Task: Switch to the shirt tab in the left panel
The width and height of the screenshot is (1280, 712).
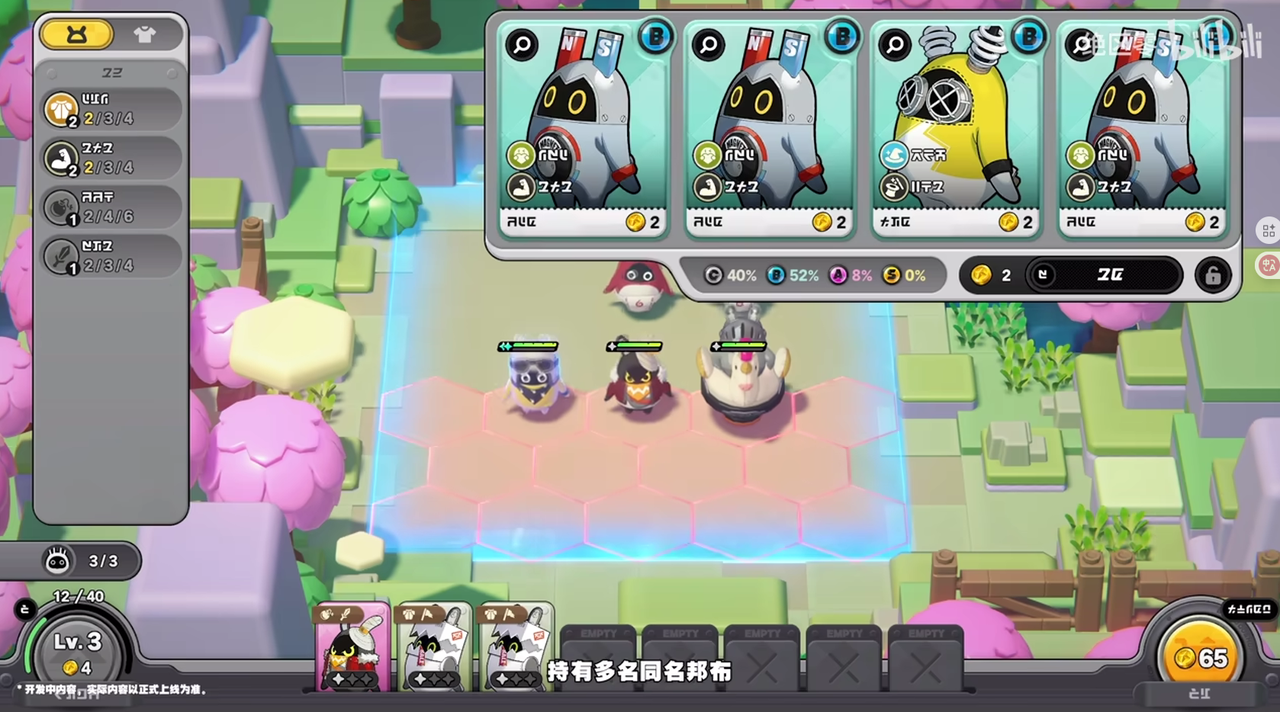Action: pos(145,34)
